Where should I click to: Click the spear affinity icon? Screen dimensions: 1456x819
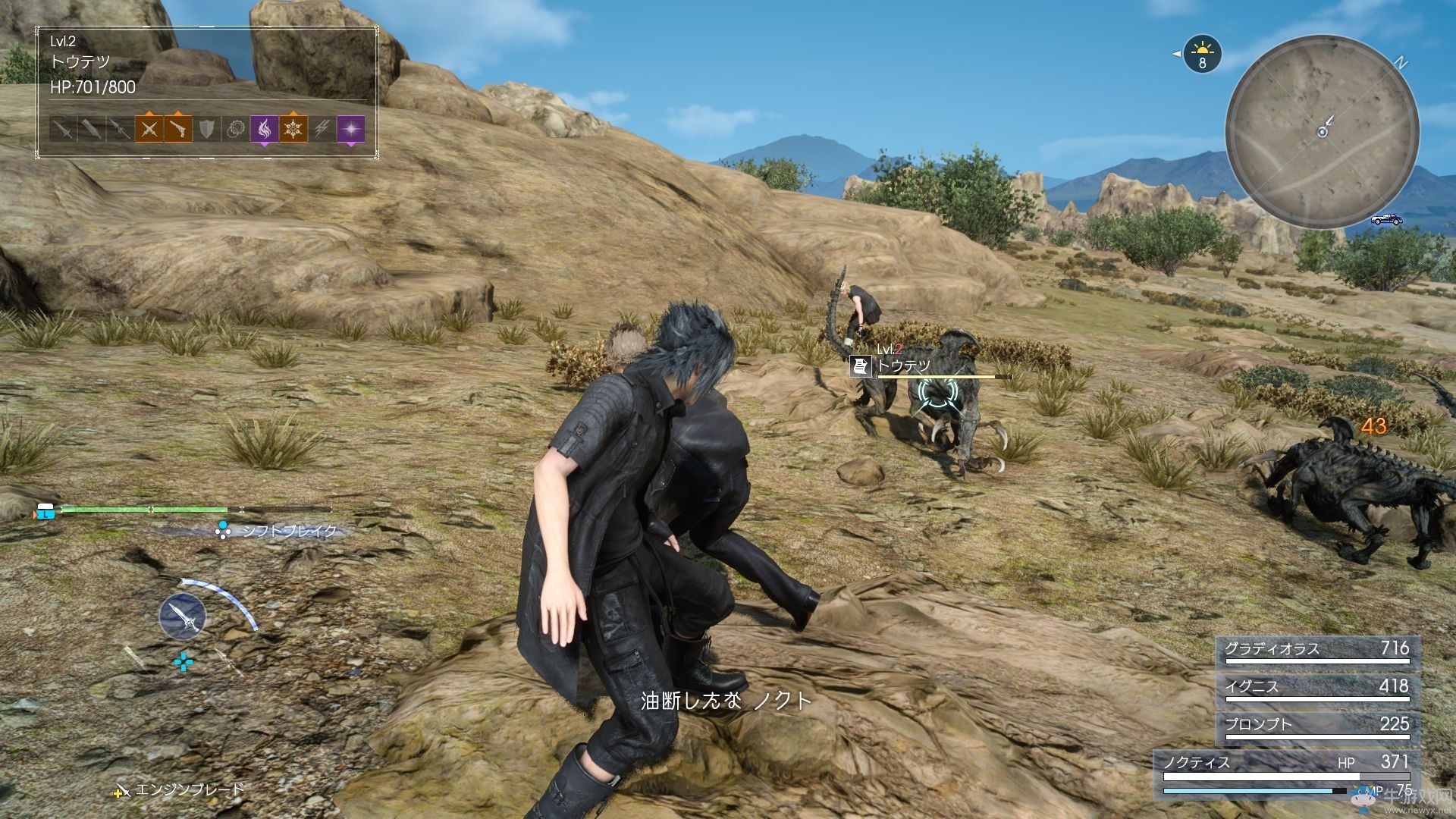(x=120, y=129)
